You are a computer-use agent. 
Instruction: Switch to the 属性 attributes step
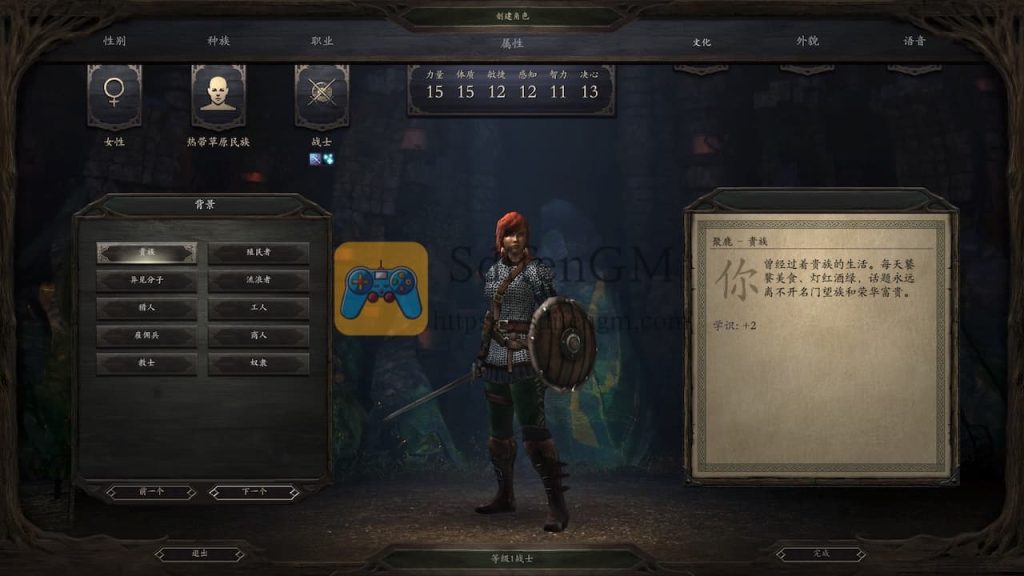(512, 43)
